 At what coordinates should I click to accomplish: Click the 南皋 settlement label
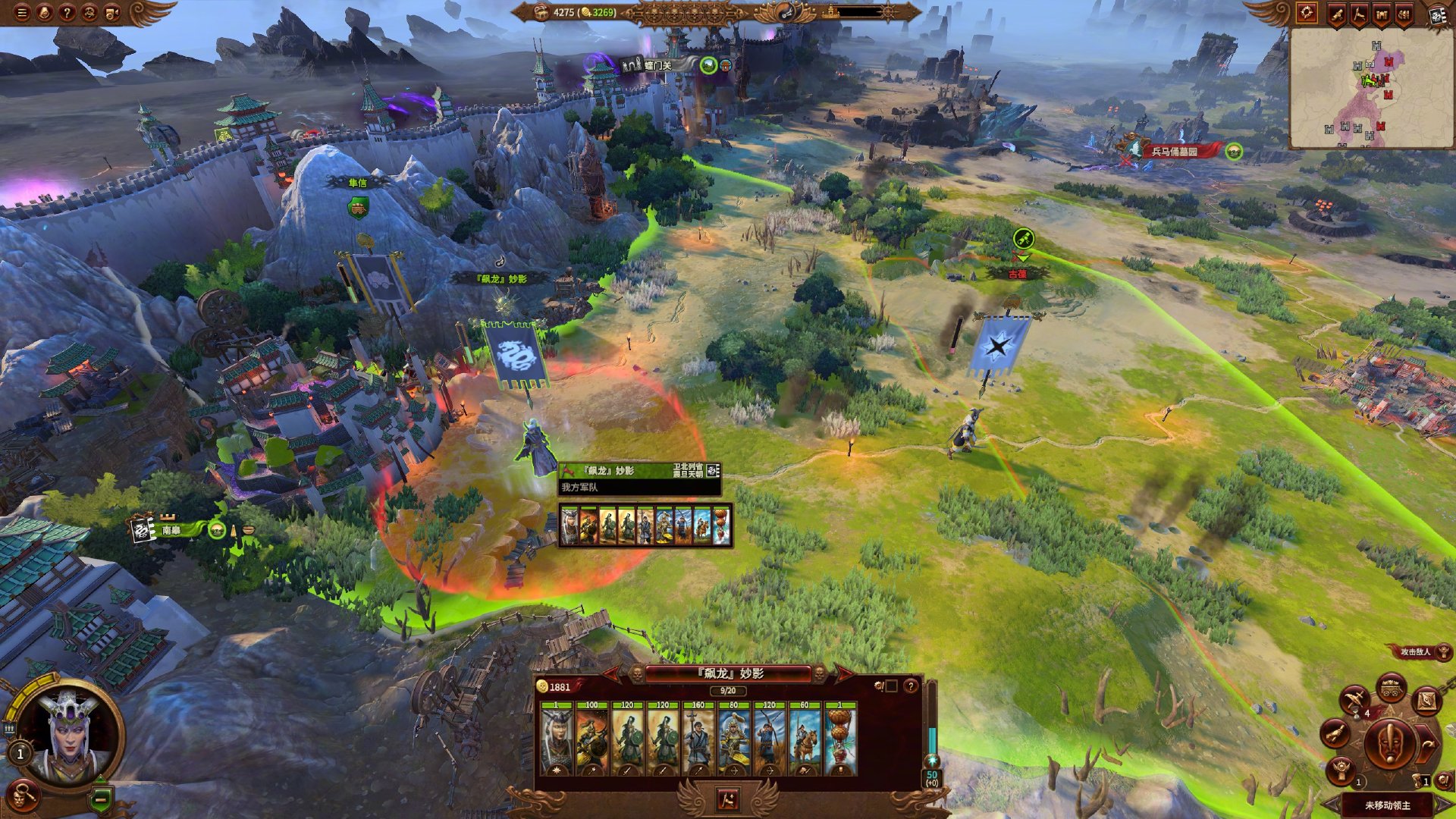click(x=171, y=530)
